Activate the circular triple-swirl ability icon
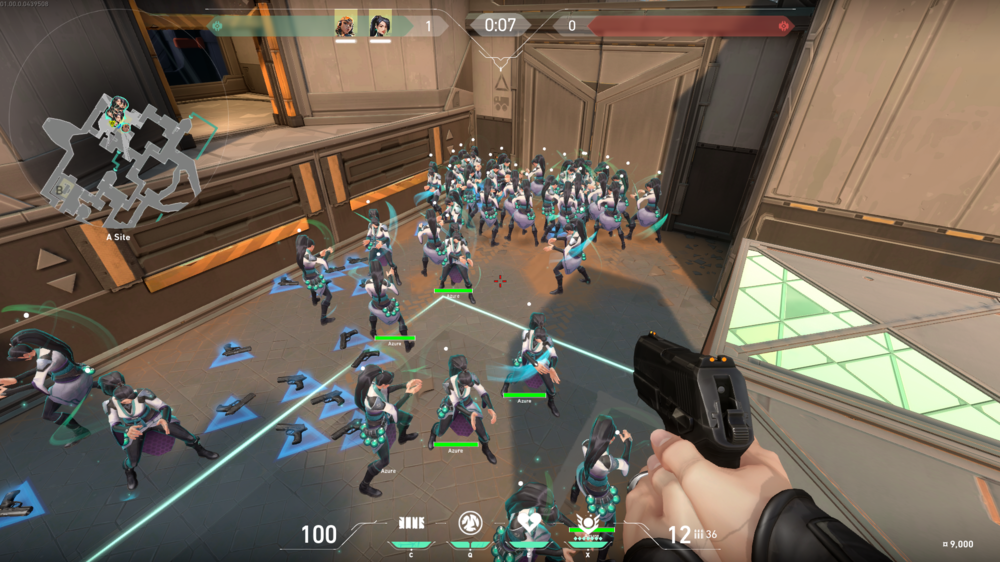 (470, 522)
